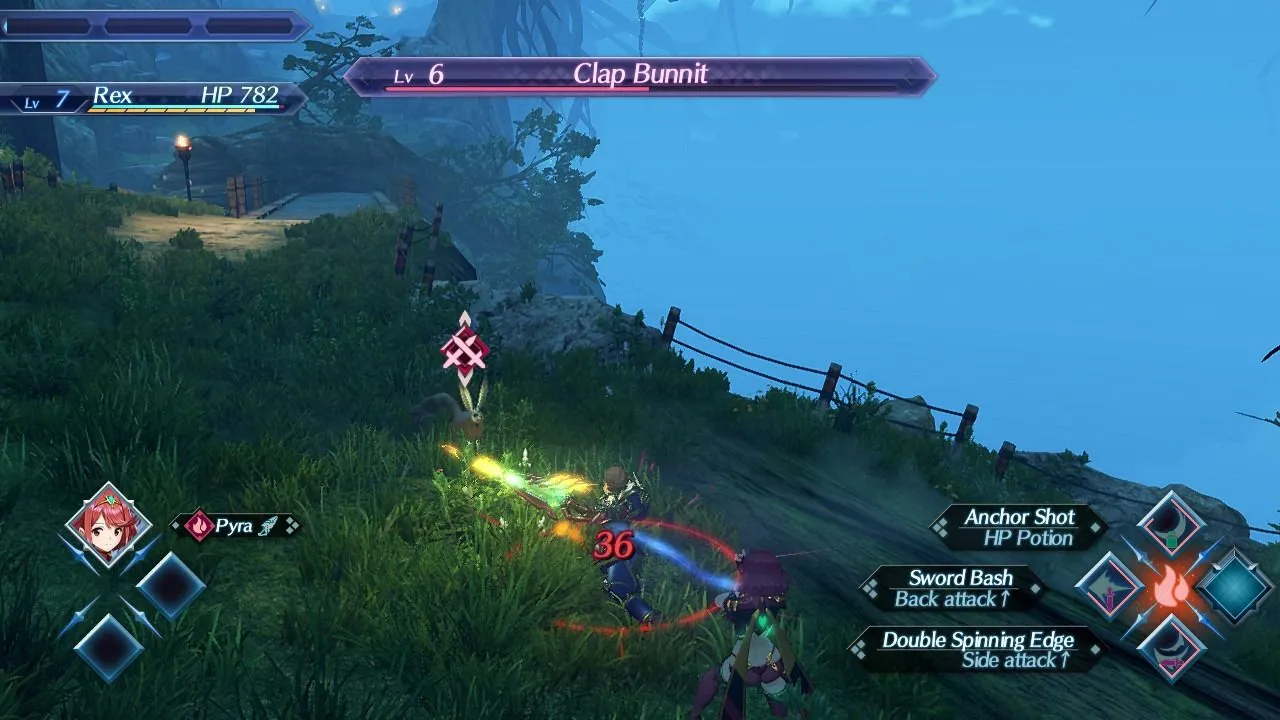Activate the central fire special icon
Viewport: 1280px width, 720px height.
[1171, 587]
